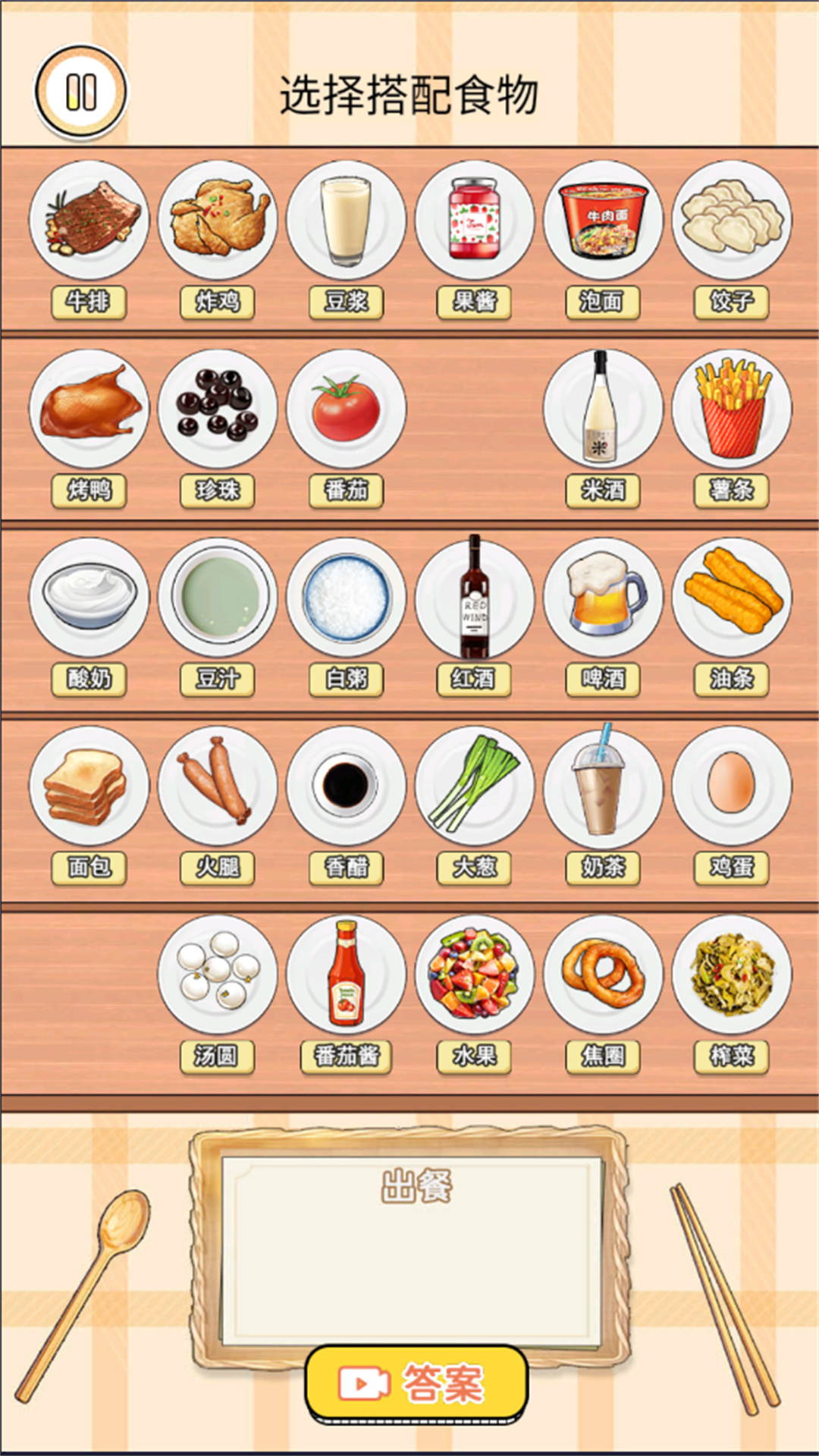This screenshot has width=819, height=1456.
Task: Pick the 饺子 dumplings plate
Action: (x=732, y=220)
